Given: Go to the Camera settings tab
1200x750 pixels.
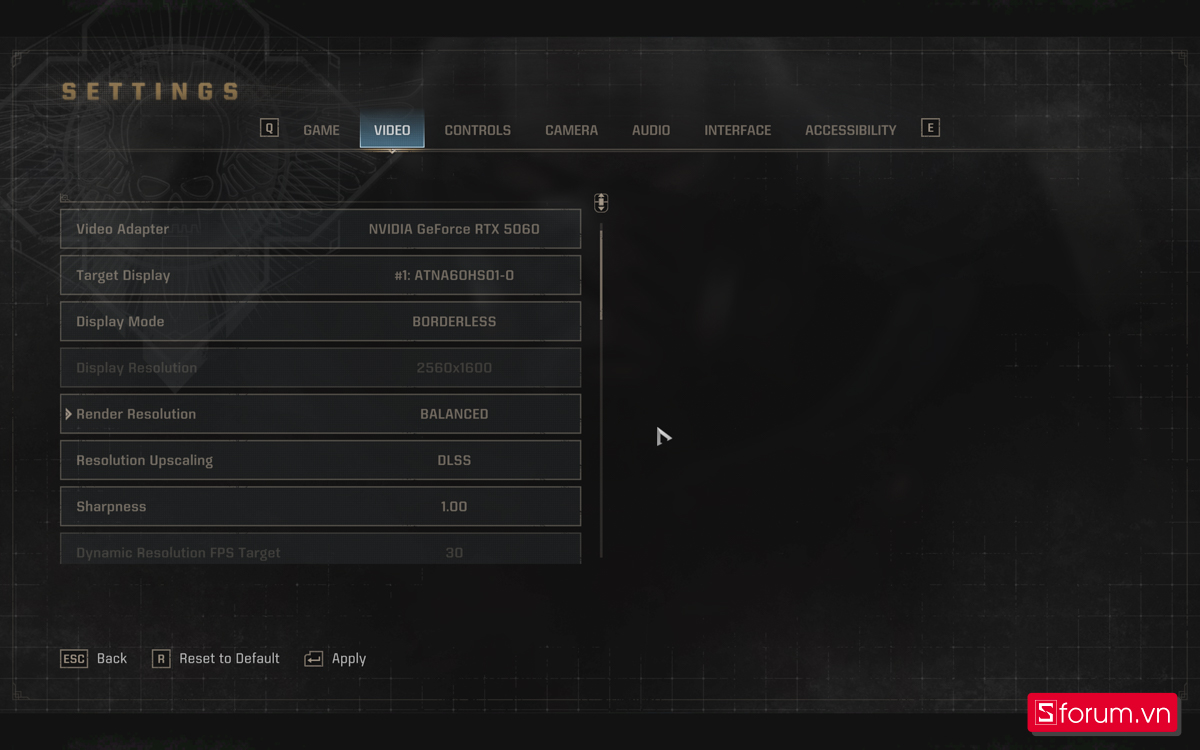Looking at the screenshot, I should [x=571, y=130].
